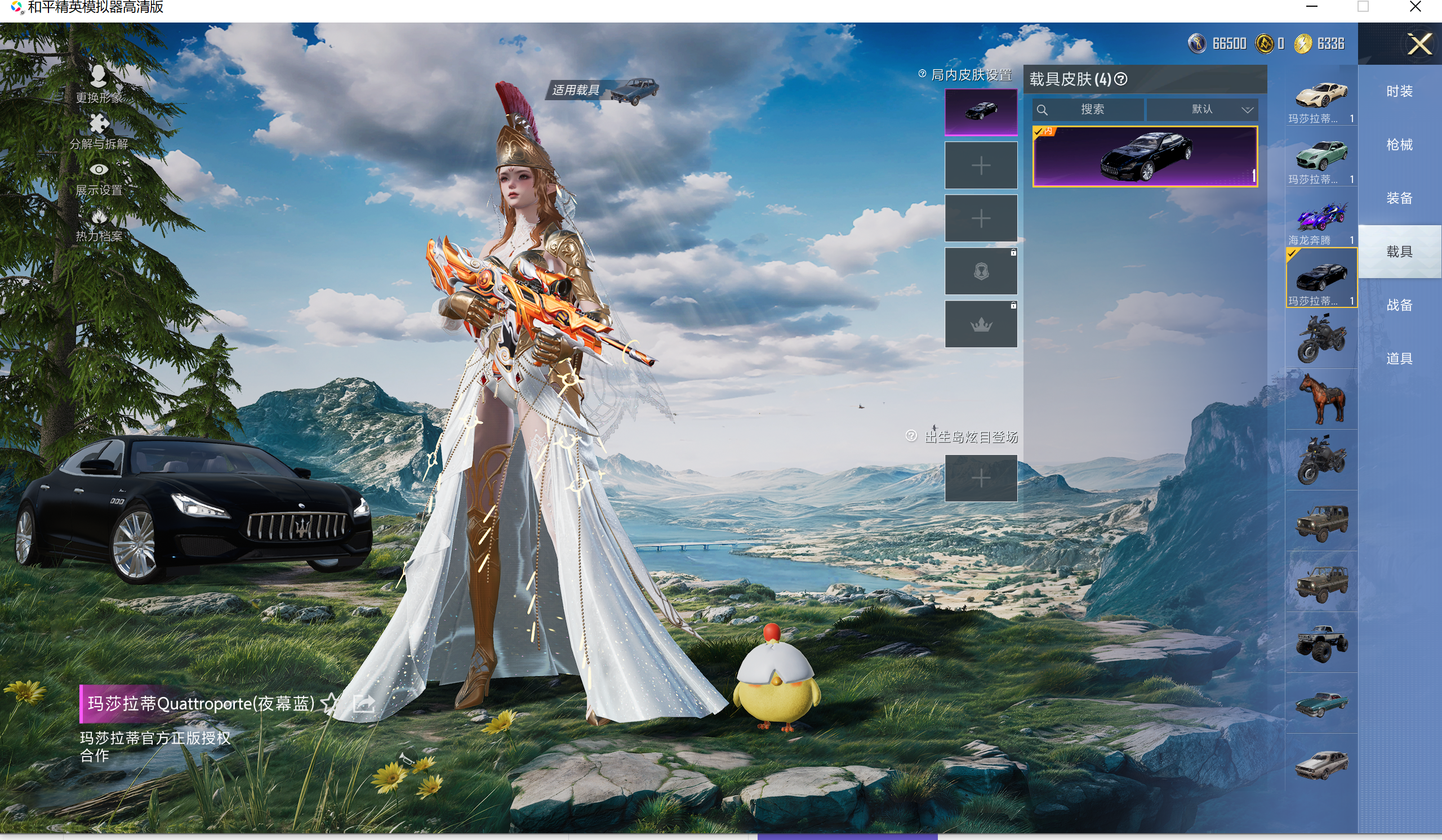Close the wardrobe with the X button
Viewport: 1442px width, 840px height.
pos(1419,44)
